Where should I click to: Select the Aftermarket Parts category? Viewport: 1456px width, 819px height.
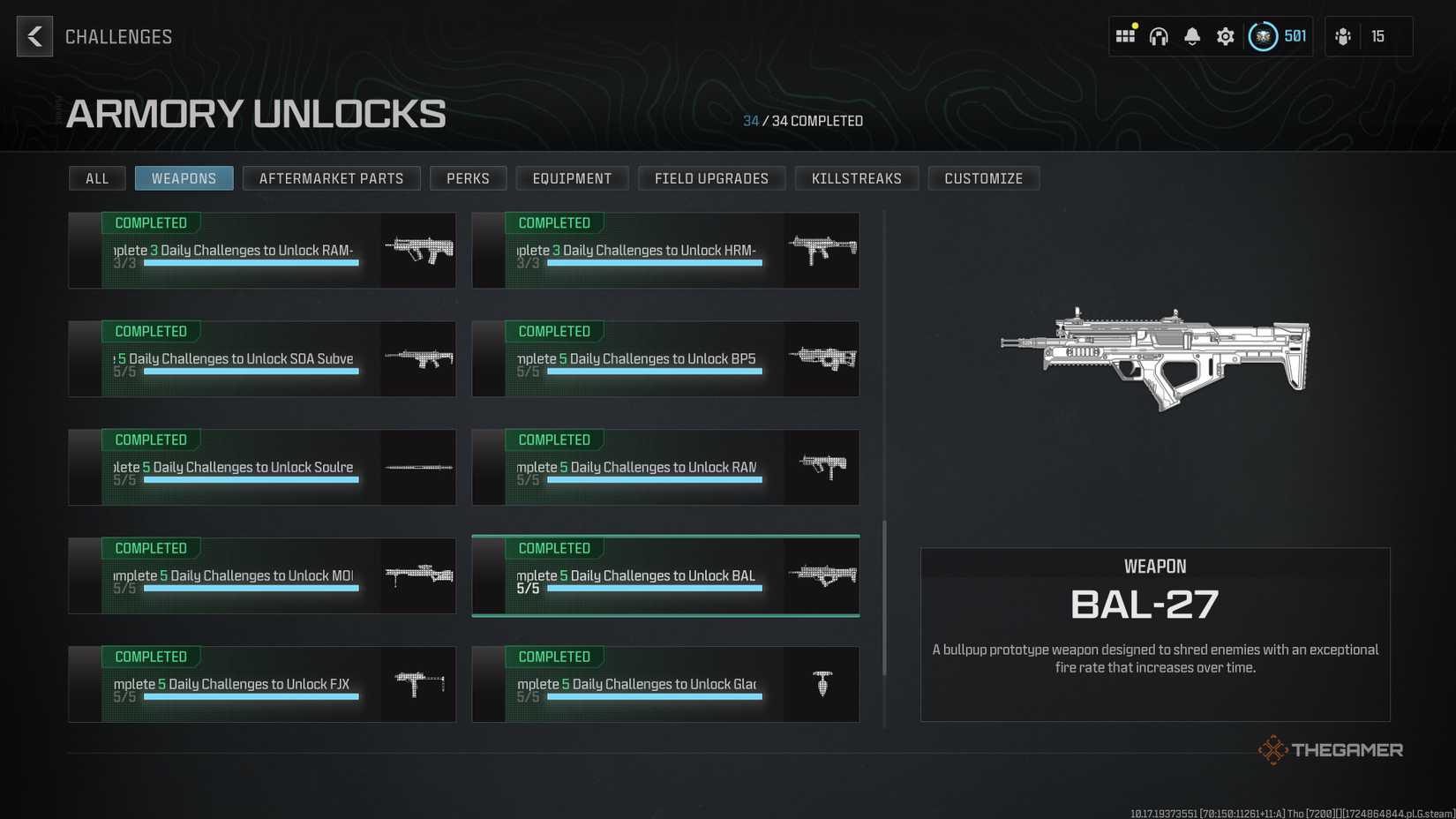[331, 177]
